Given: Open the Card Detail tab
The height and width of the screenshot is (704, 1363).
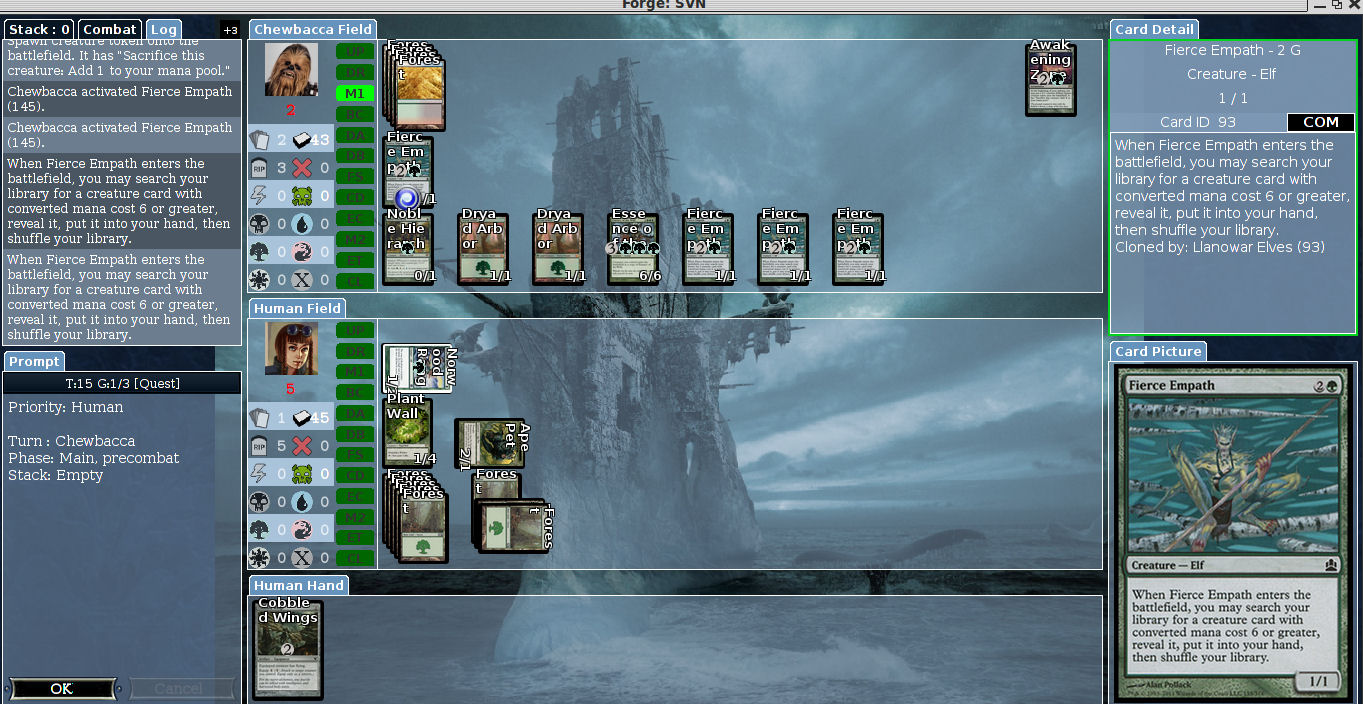Looking at the screenshot, I should pyautogui.click(x=1152, y=29).
